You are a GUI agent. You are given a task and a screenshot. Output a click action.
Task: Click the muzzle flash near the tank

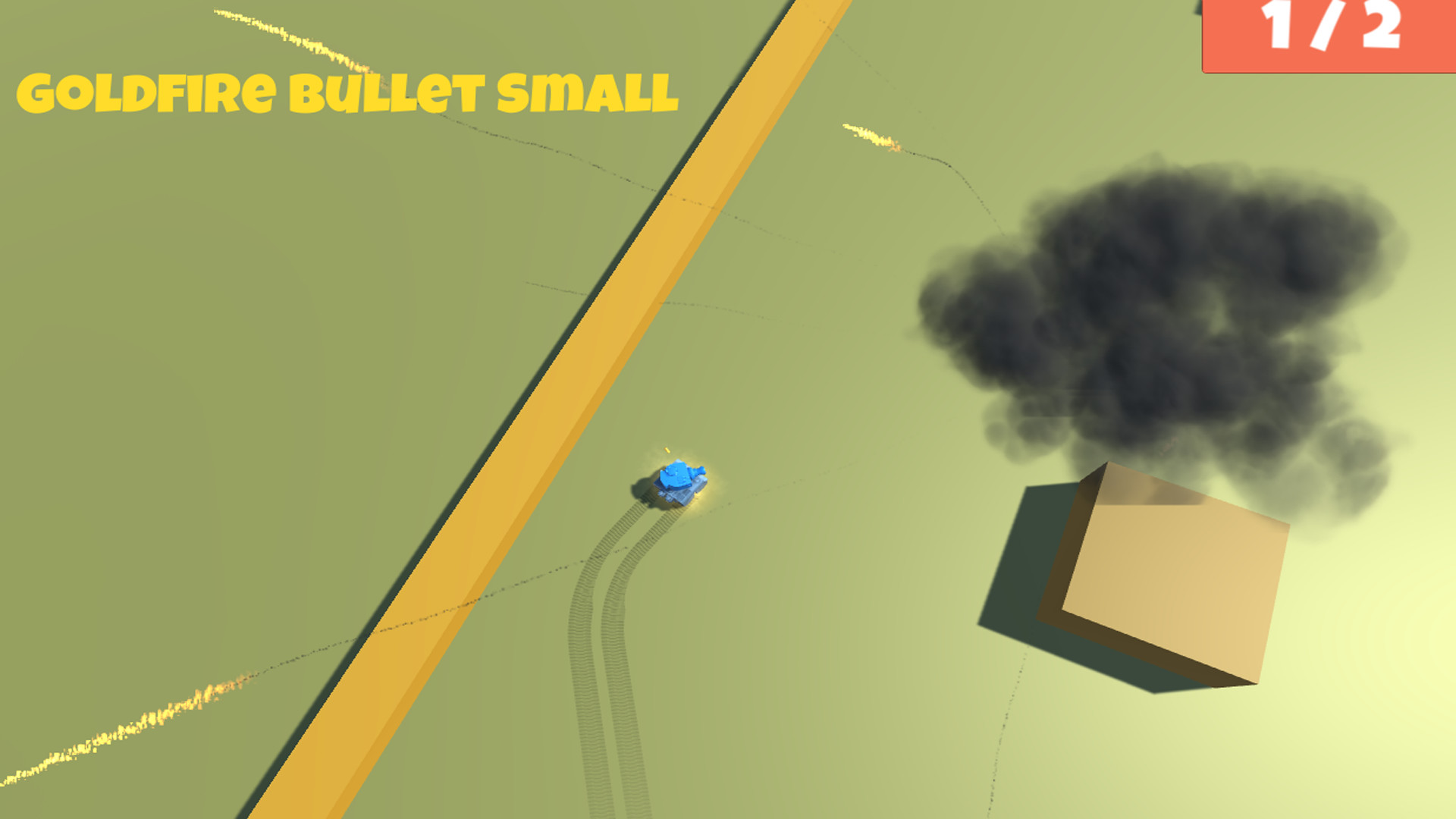(665, 450)
